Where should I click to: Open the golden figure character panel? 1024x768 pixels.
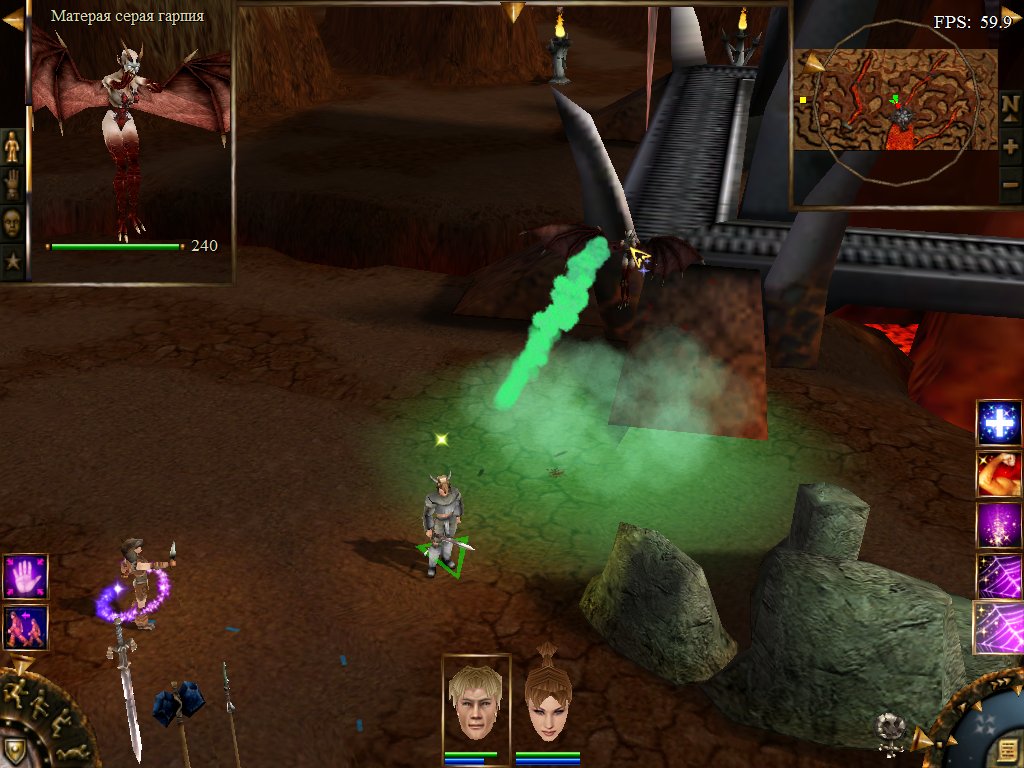point(12,146)
